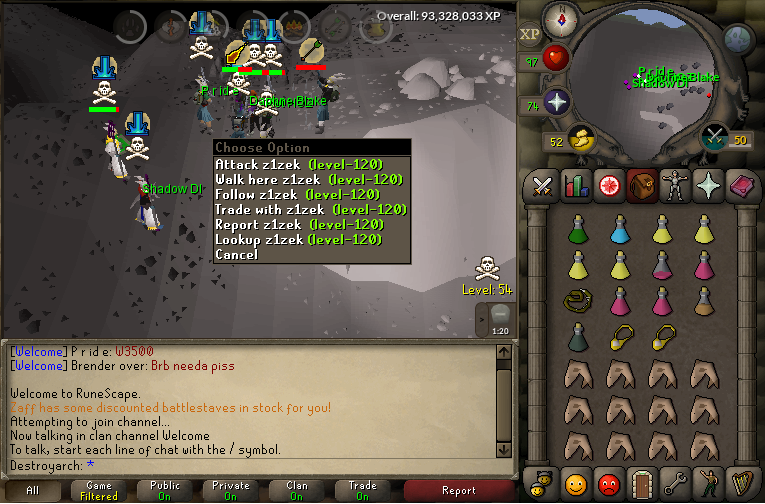The width and height of the screenshot is (765, 504).
Task: Open the Prayer star tab
Action: [x=708, y=186]
